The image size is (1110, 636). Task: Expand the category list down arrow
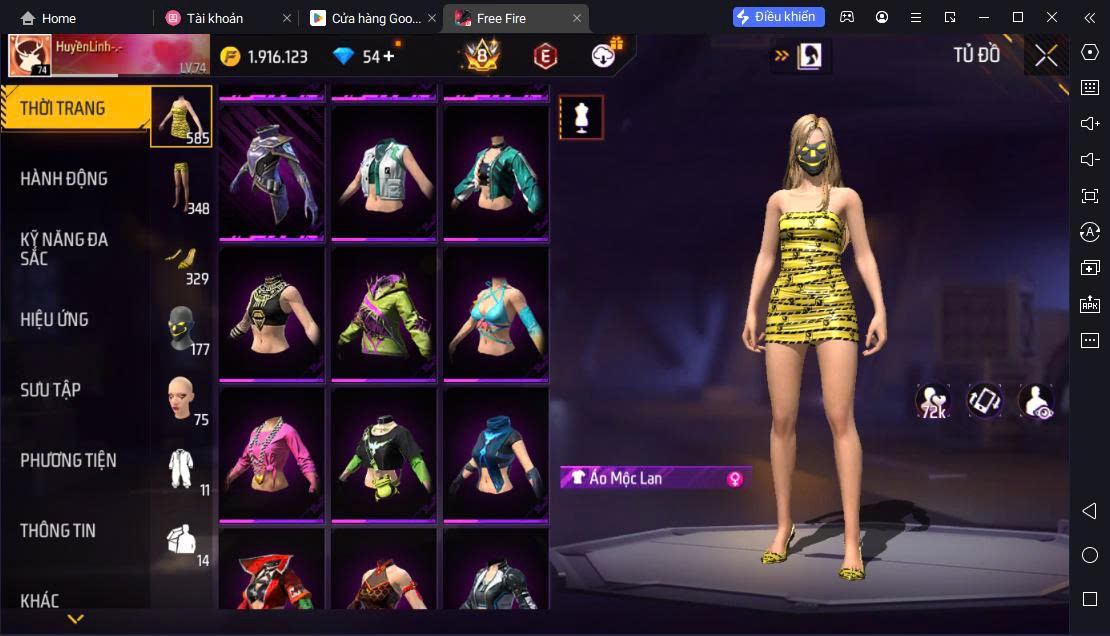(x=75, y=619)
